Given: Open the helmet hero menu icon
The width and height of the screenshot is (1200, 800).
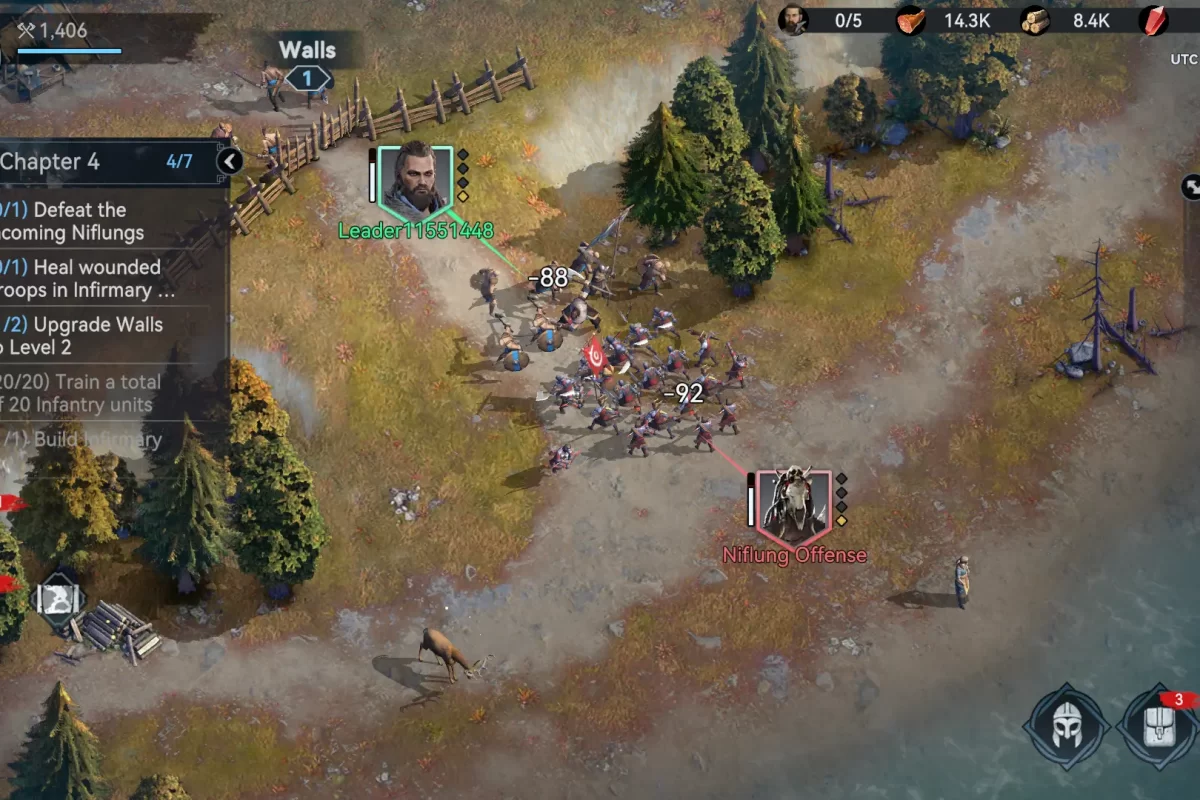Looking at the screenshot, I should coord(1065,727).
